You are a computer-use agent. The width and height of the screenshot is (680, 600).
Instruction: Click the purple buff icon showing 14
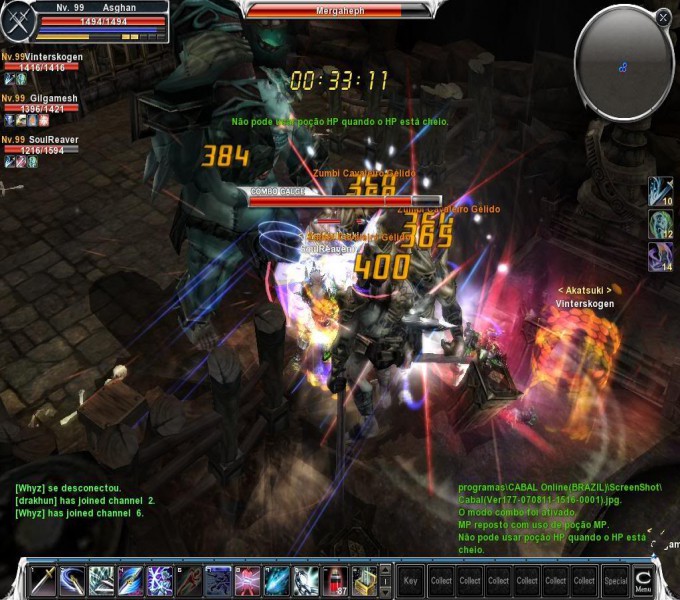click(x=660, y=255)
